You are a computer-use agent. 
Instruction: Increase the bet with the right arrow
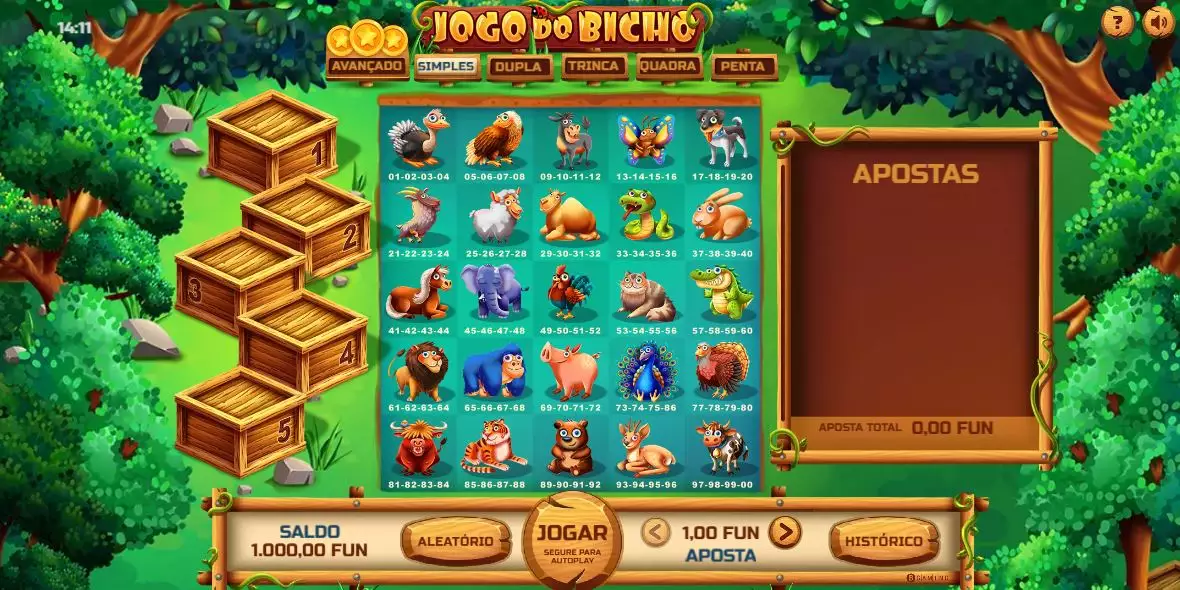point(786,532)
